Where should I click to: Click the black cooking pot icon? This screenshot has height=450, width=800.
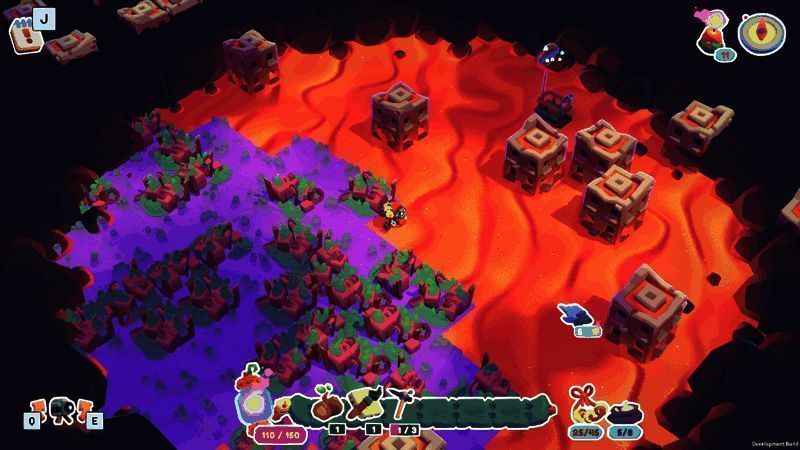point(625,410)
